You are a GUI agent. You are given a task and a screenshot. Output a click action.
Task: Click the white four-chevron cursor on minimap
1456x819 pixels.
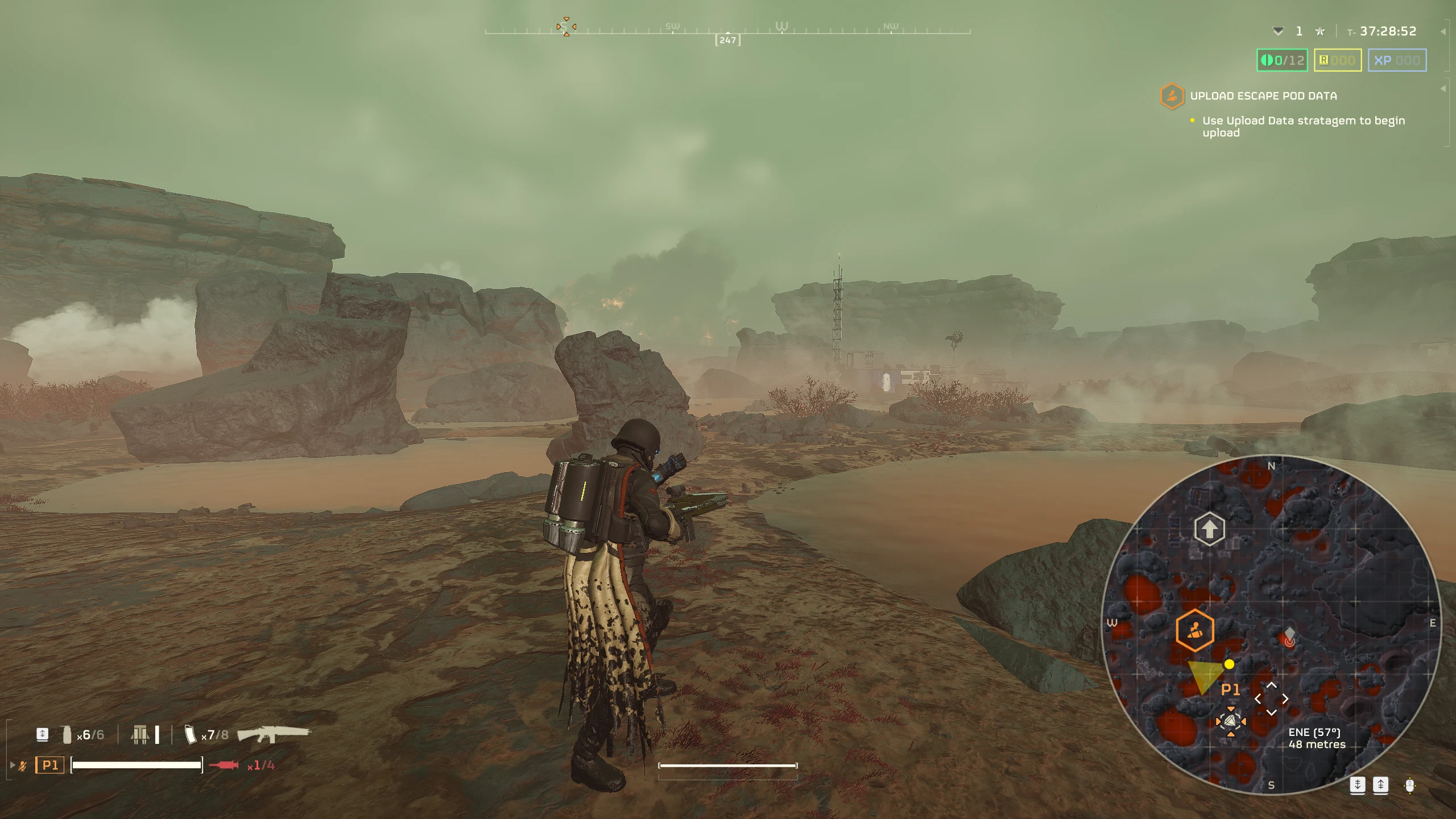1272,699
